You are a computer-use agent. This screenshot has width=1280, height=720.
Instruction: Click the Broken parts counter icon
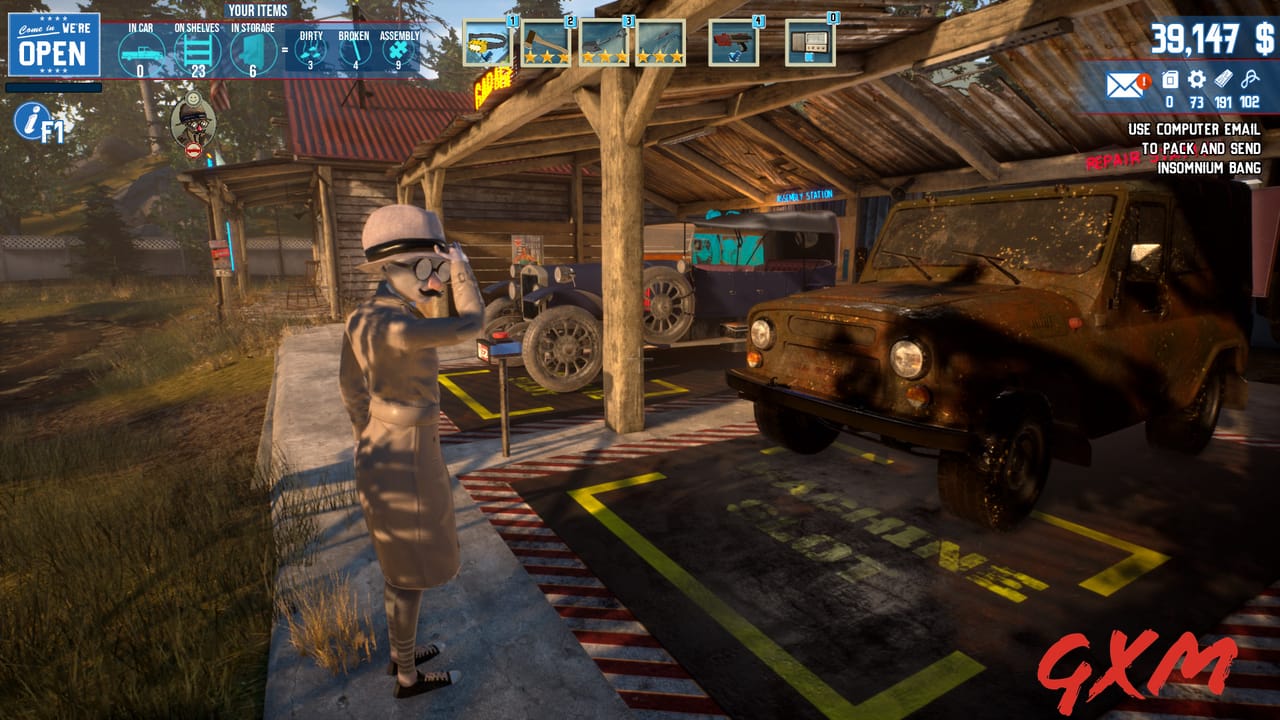tap(355, 48)
